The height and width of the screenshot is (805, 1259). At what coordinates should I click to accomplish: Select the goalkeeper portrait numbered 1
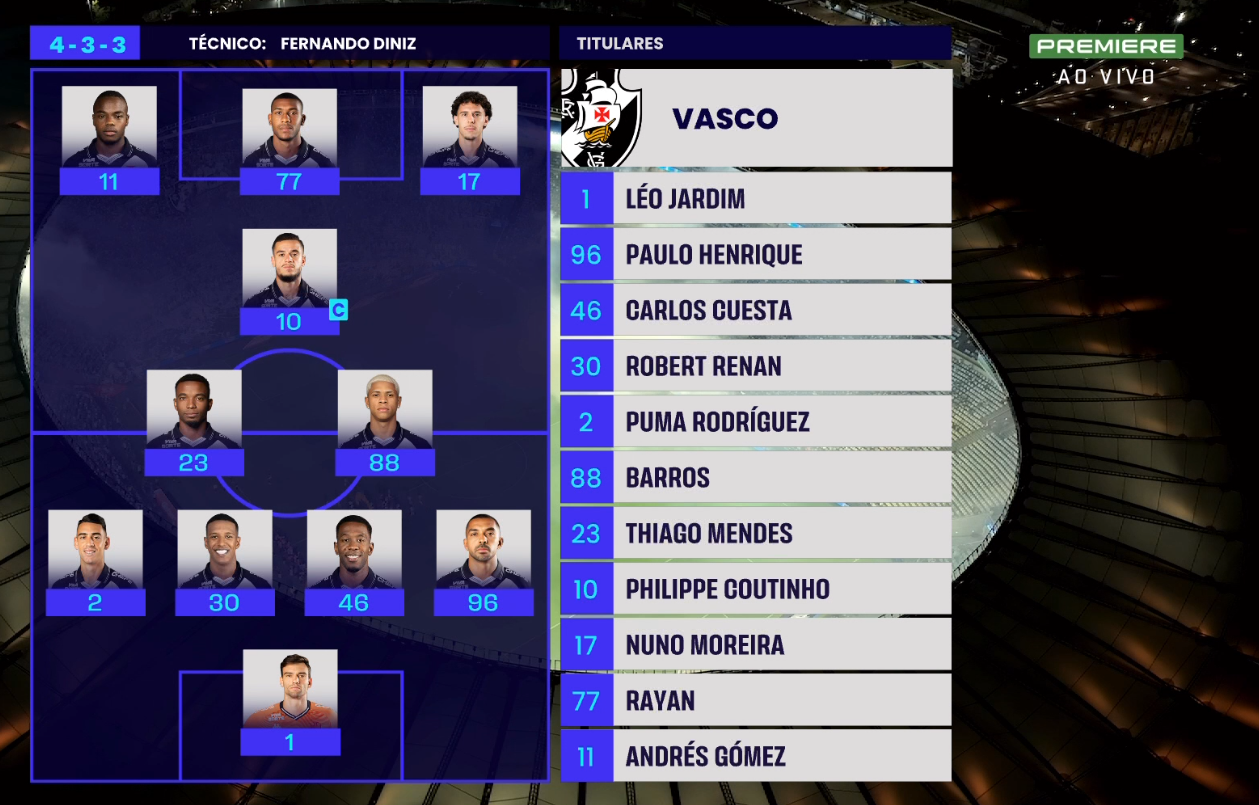(290, 689)
